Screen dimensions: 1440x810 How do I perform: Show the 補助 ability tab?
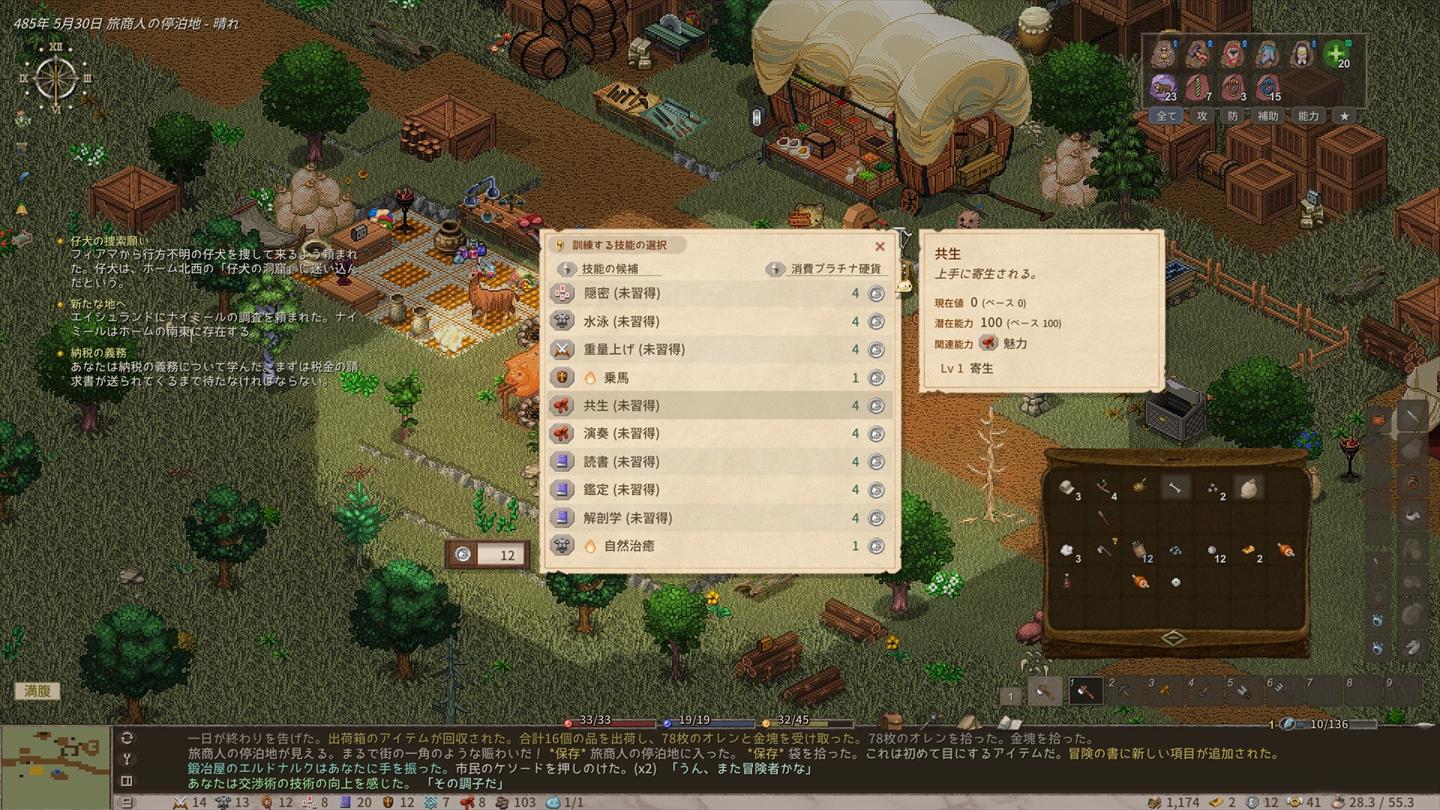point(1268,116)
